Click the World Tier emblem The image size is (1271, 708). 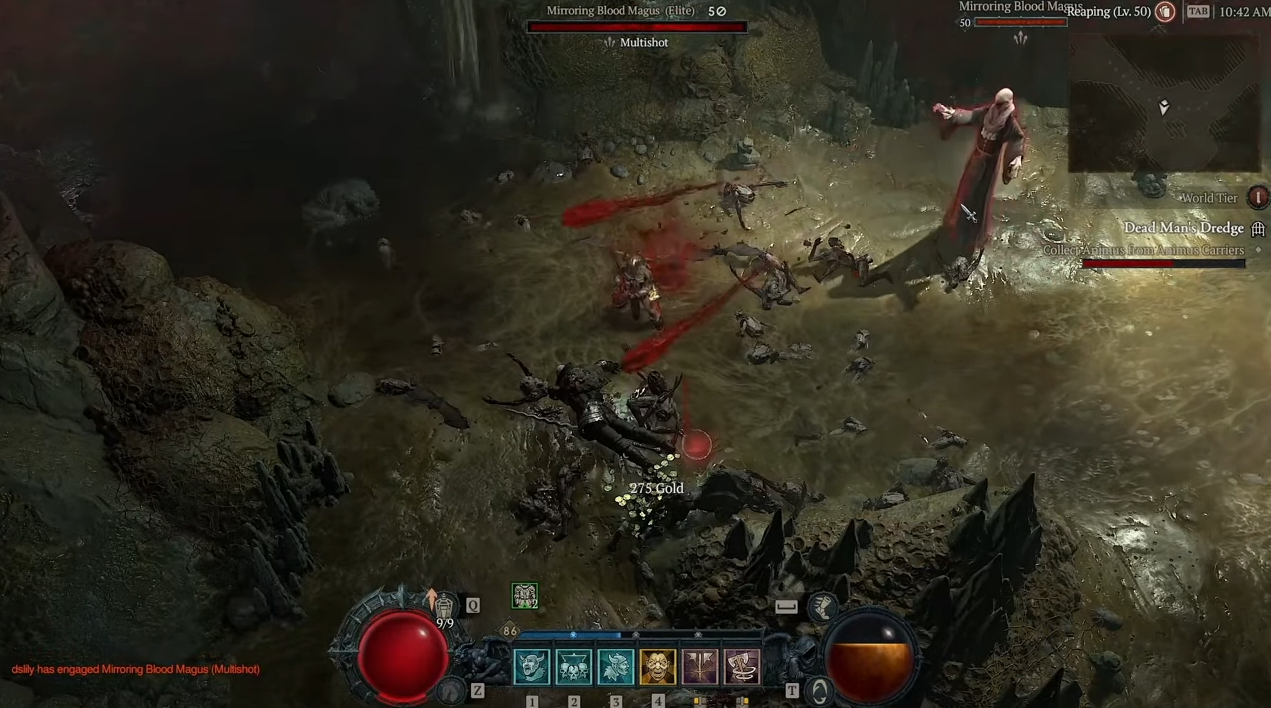tap(1257, 198)
